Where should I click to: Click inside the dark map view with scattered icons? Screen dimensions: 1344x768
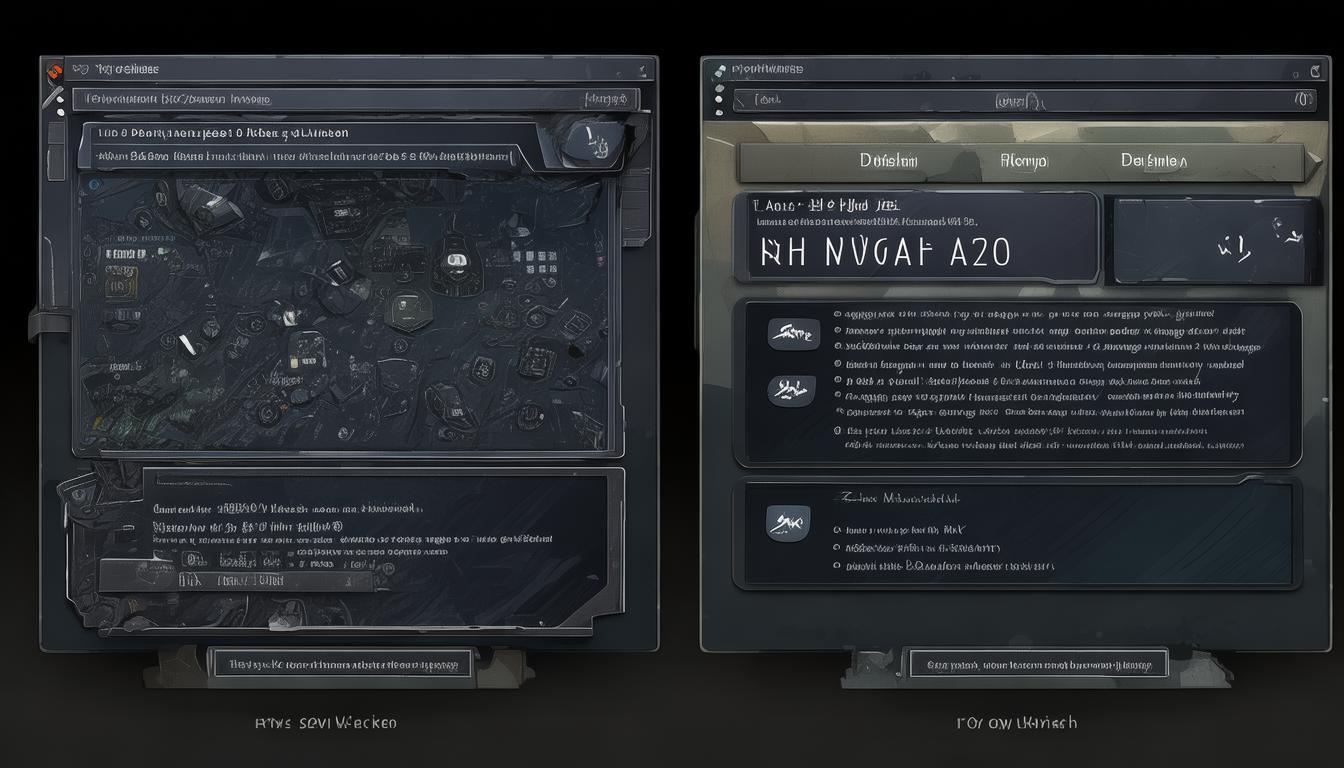pos(340,310)
